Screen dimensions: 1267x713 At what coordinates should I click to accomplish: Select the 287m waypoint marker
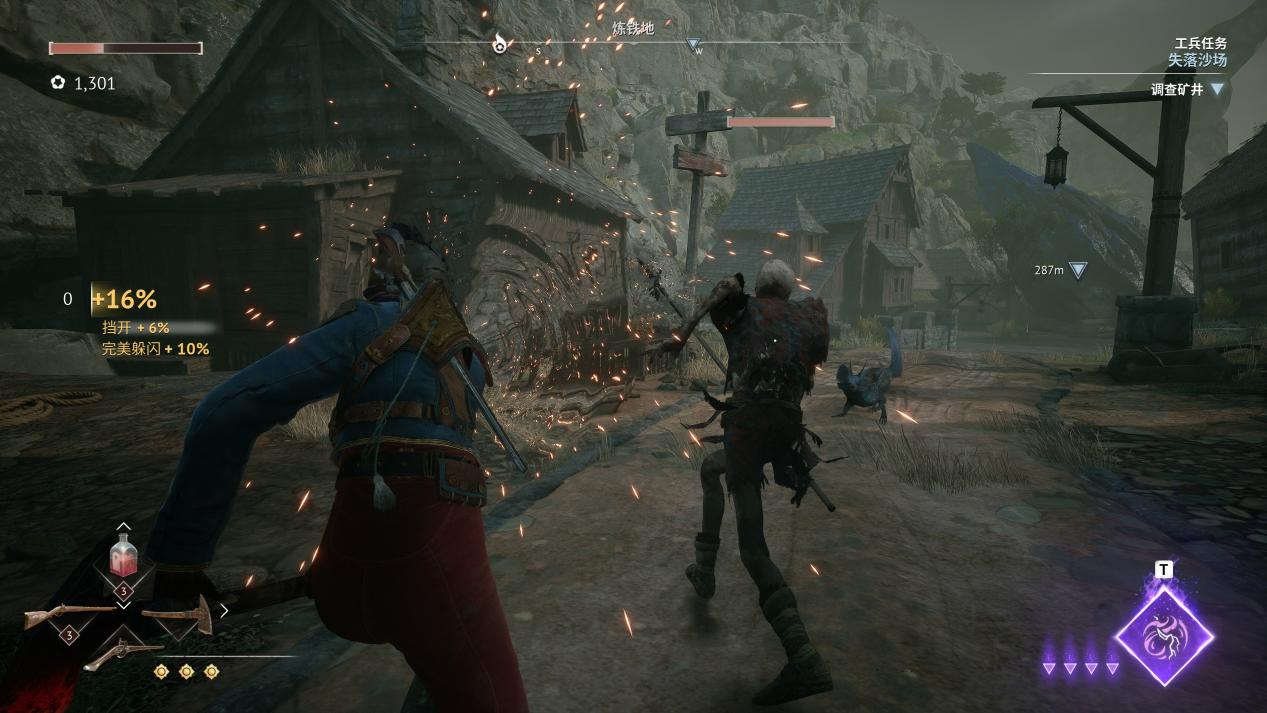coord(1077,270)
